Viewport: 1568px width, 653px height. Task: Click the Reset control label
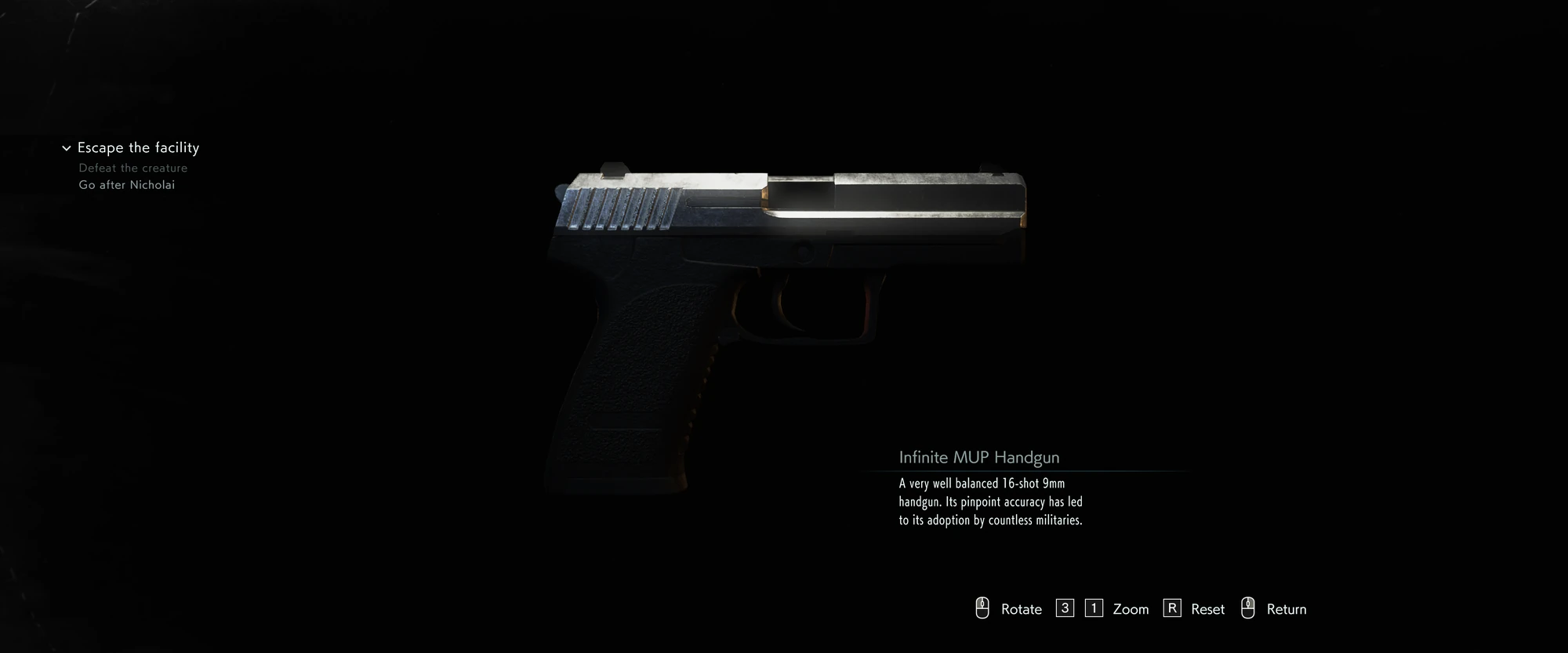coord(1206,609)
